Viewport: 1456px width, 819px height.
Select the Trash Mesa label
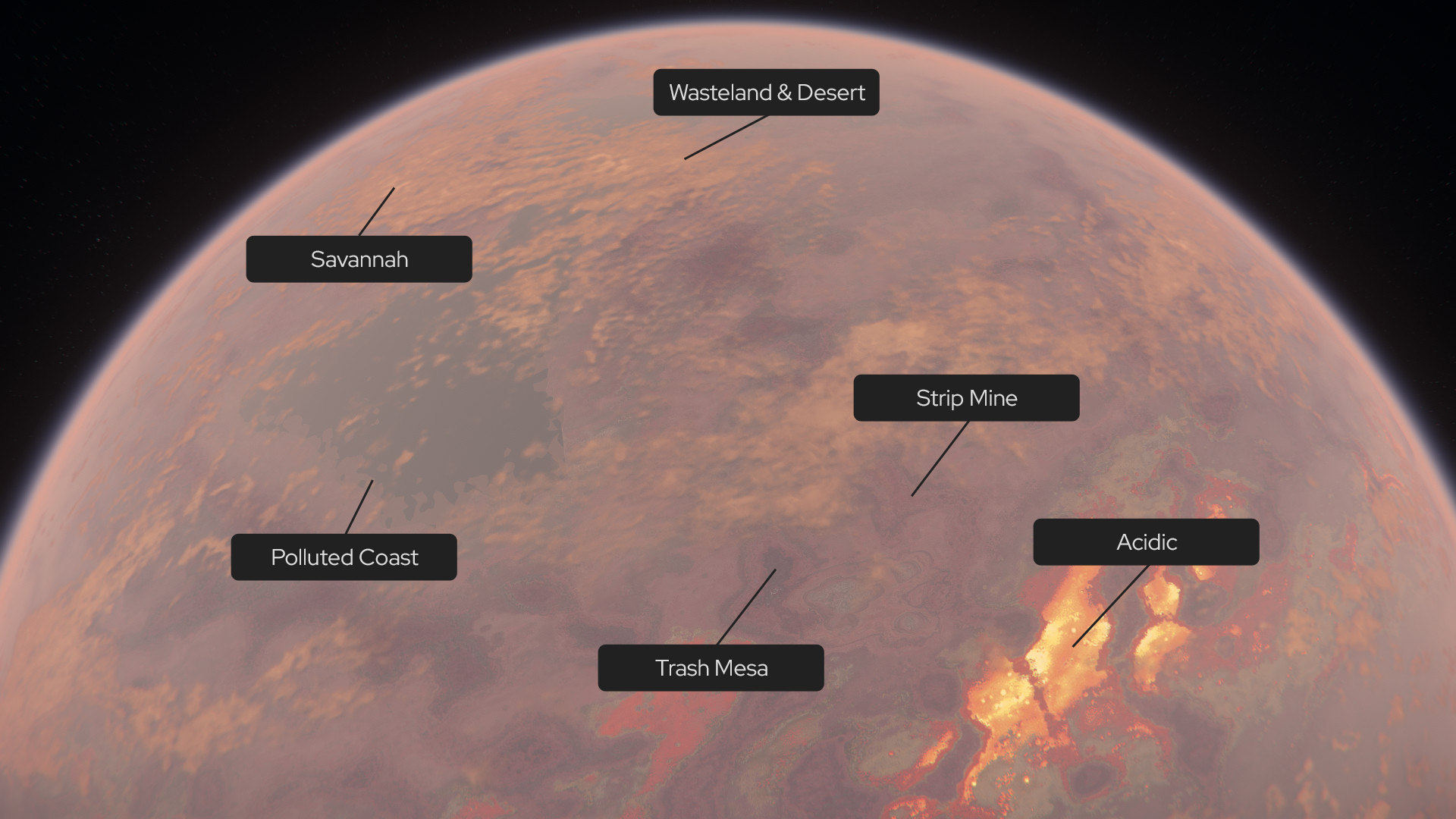tap(711, 668)
